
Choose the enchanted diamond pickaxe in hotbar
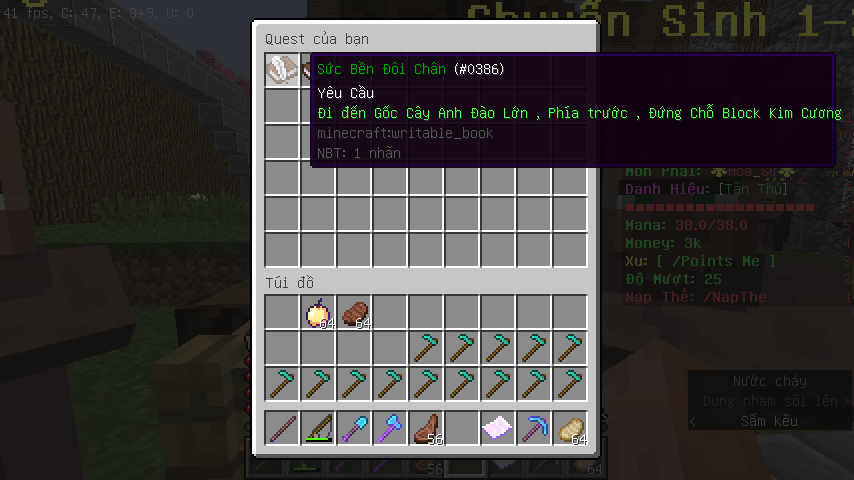point(534,429)
